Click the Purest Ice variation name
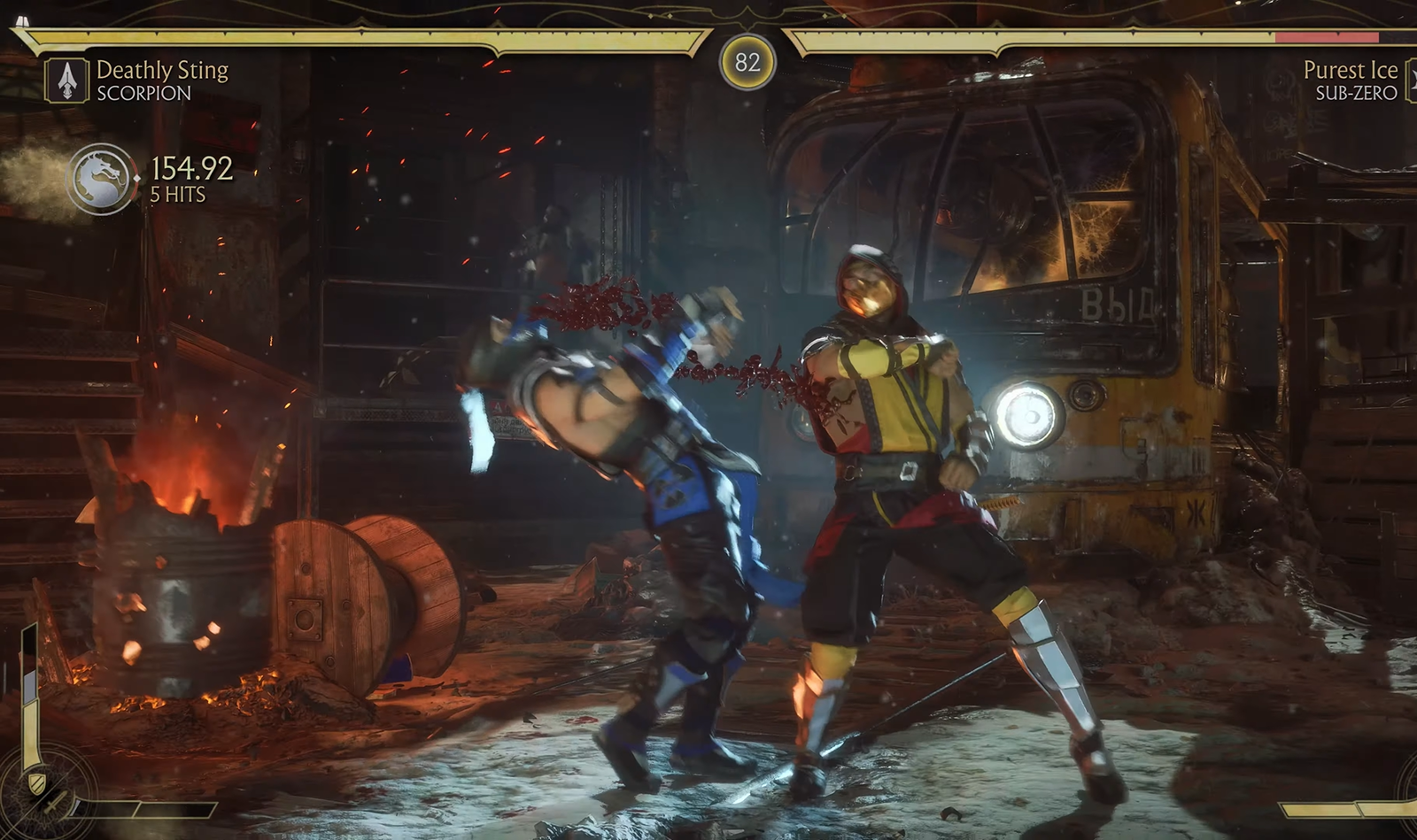1417x840 pixels. [1352, 70]
